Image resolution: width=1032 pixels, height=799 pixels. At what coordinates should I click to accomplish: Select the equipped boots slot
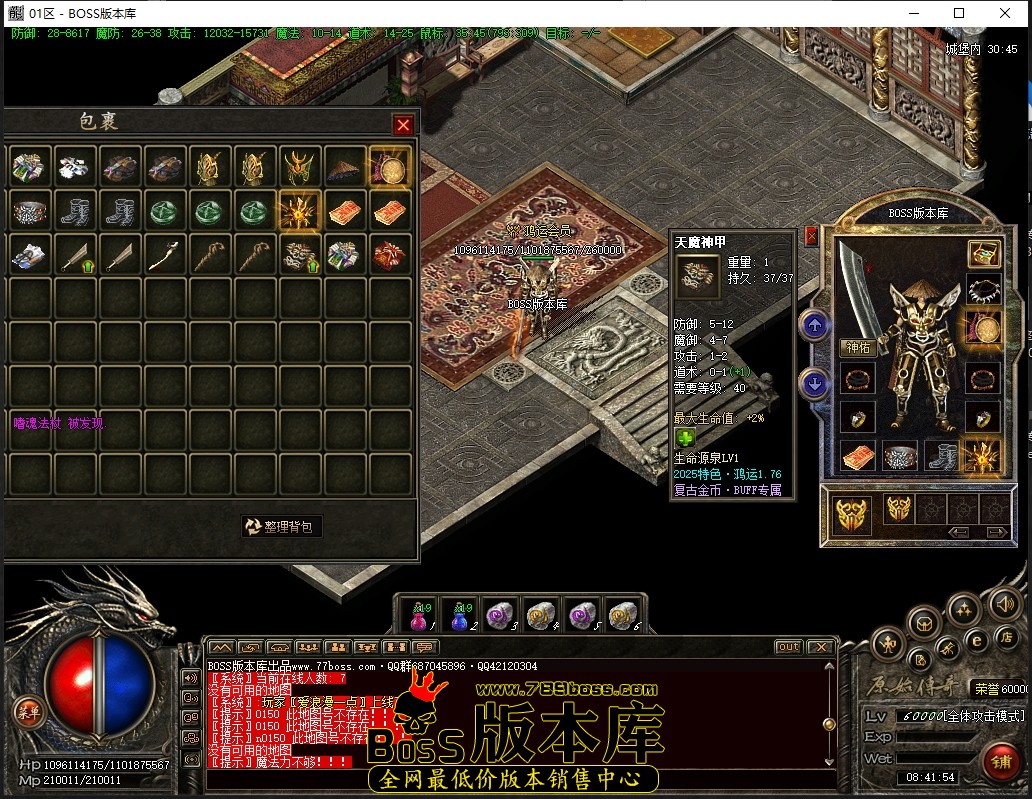940,456
